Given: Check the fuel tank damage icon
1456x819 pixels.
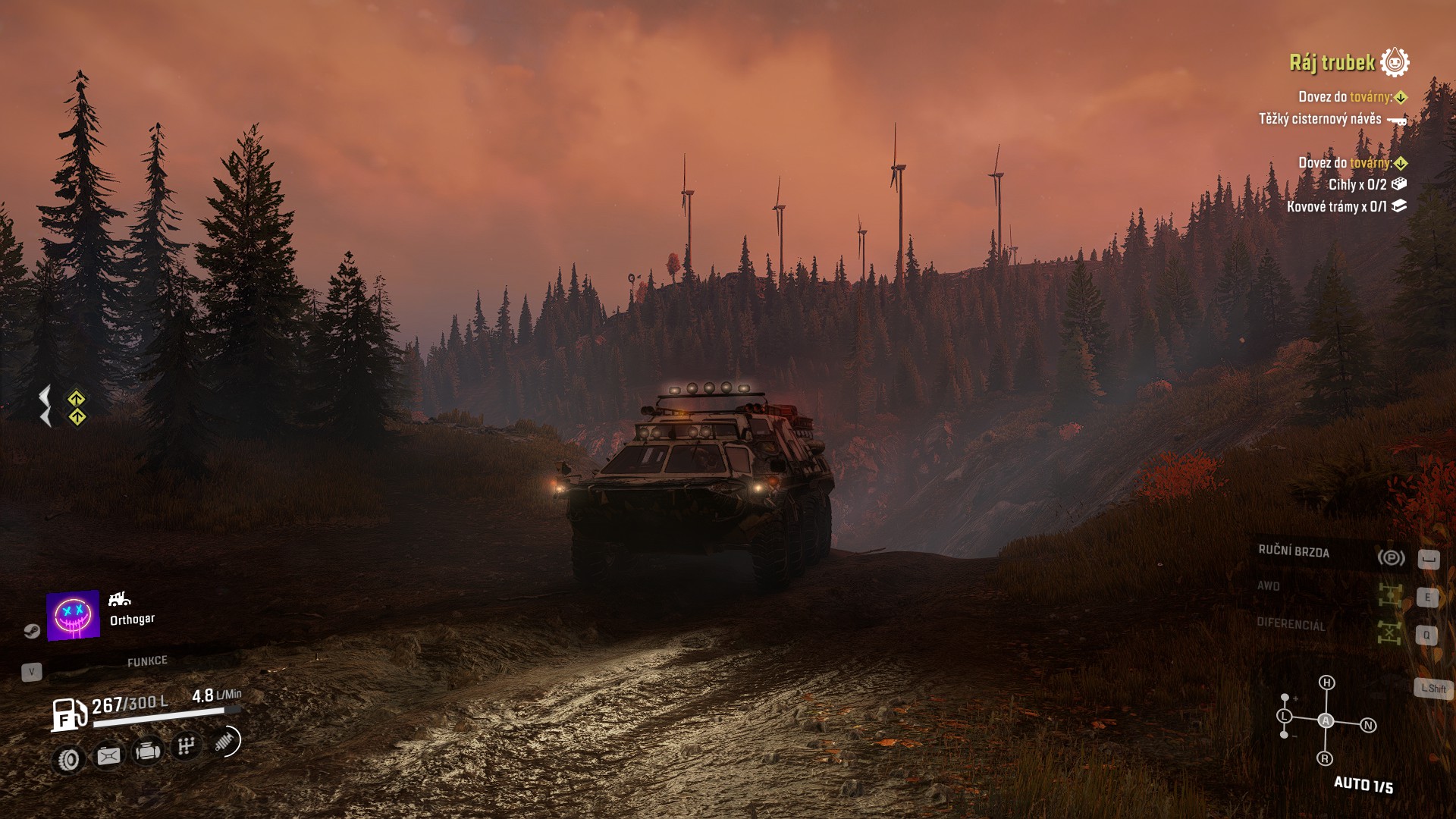Looking at the screenshot, I should (108, 756).
